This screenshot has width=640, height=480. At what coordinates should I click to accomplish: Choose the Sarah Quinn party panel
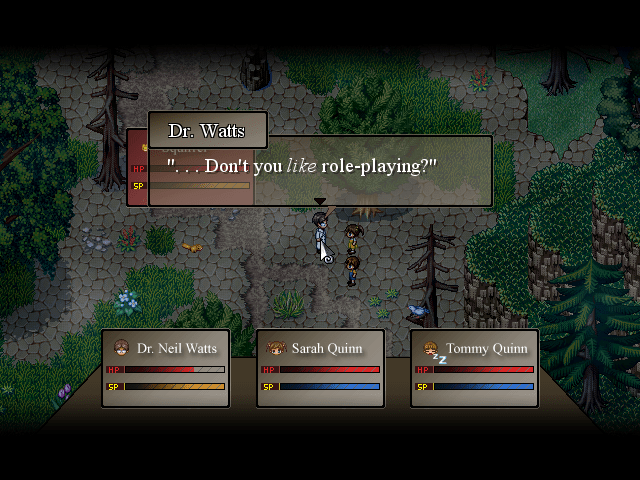(321, 368)
